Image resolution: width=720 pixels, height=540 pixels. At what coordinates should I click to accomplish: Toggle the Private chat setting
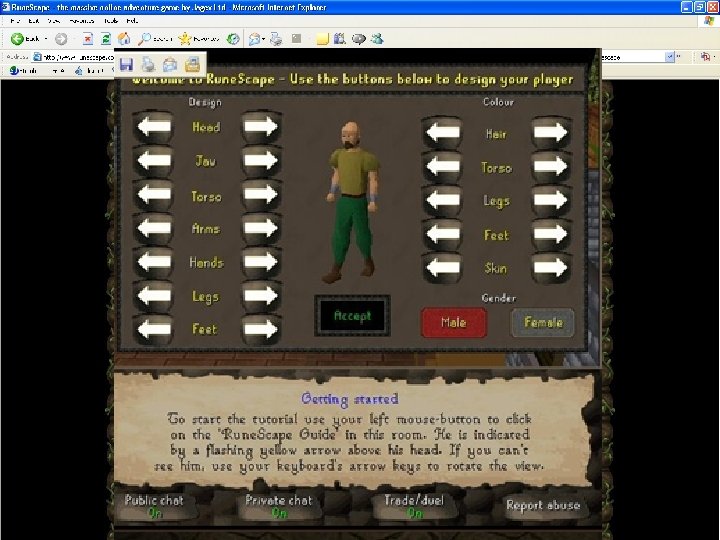[278, 506]
